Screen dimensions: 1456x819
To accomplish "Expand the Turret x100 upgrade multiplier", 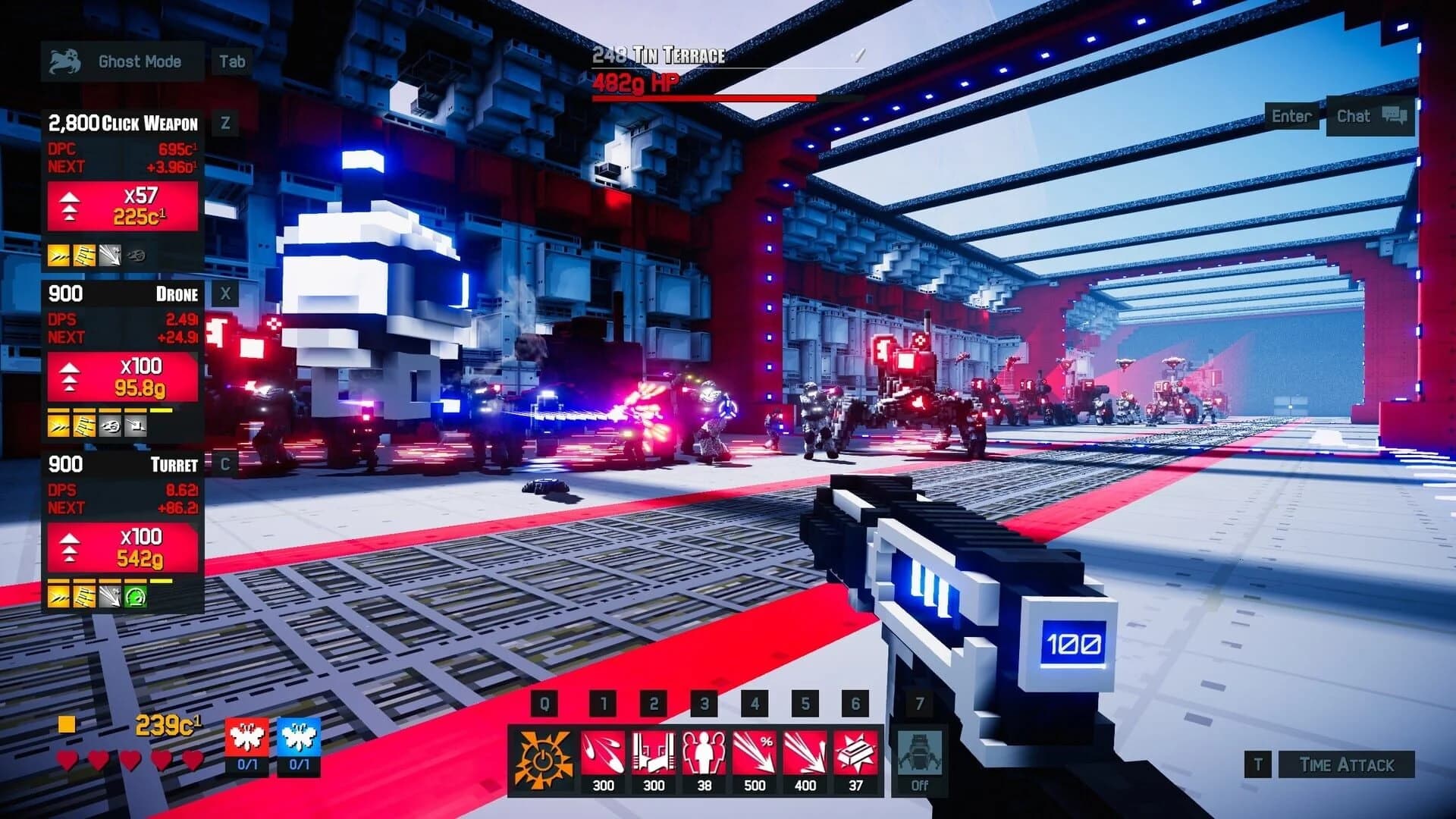I will click(121, 546).
